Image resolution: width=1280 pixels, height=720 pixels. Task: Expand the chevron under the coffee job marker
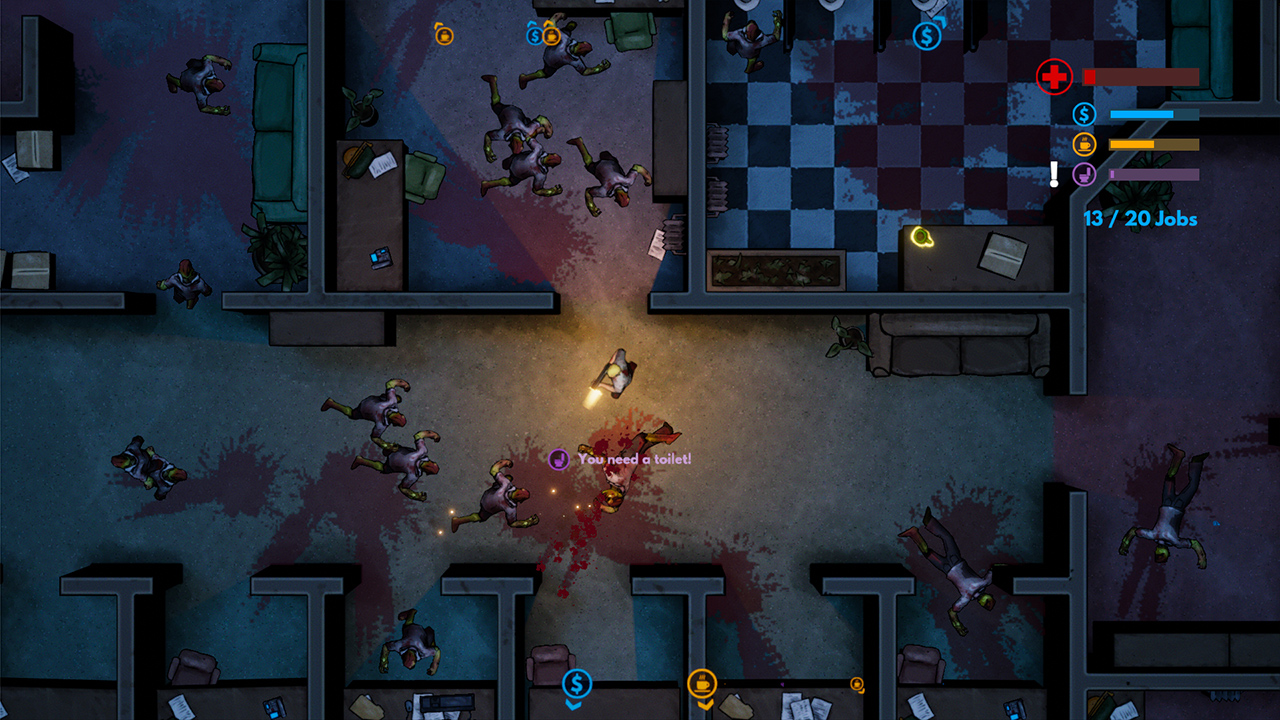tap(705, 704)
